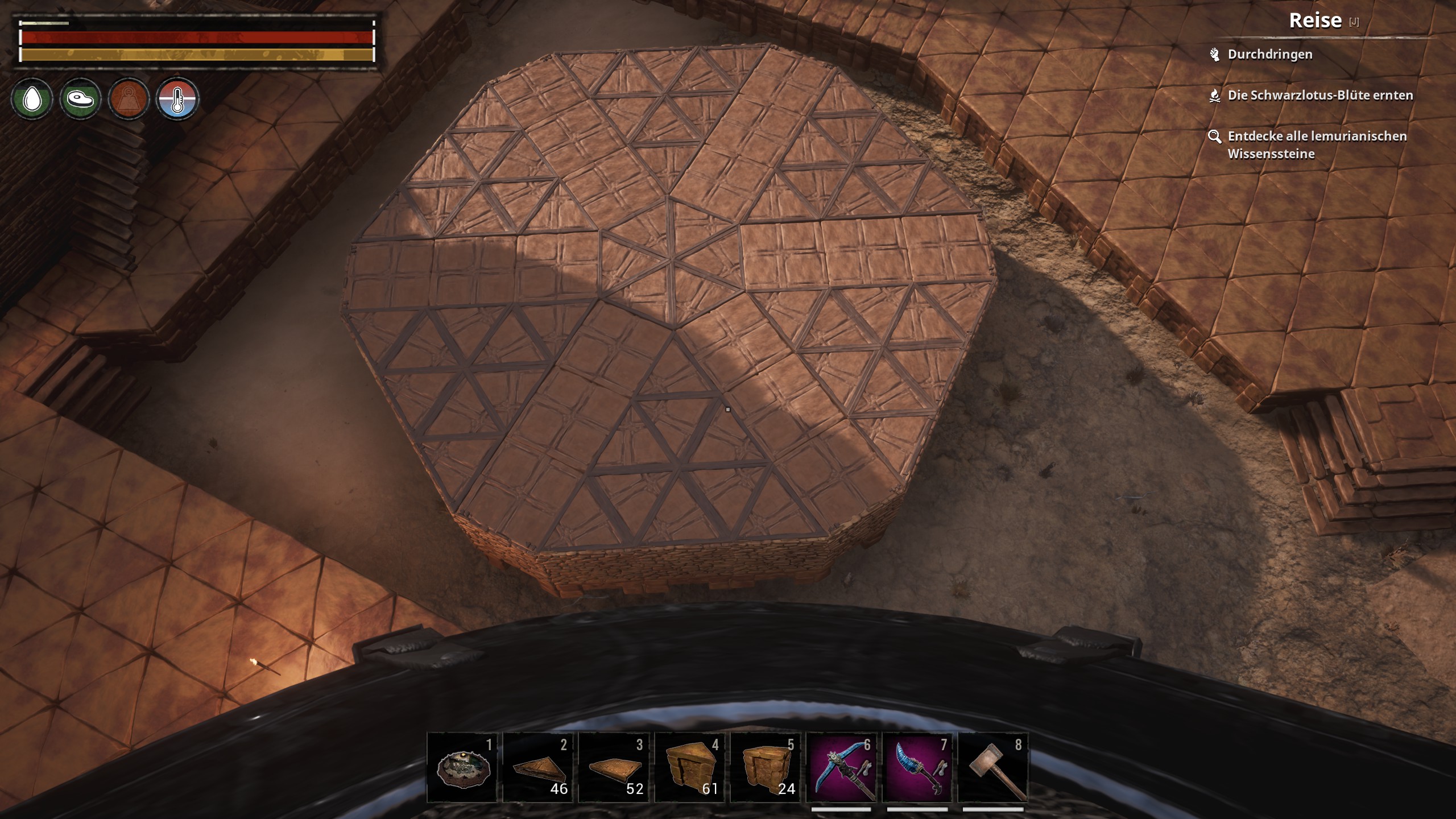Image resolution: width=1456 pixels, height=819 pixels.
Task: Select the Schwarzlotus-Blüte ernten objective
Action: 1319,96
